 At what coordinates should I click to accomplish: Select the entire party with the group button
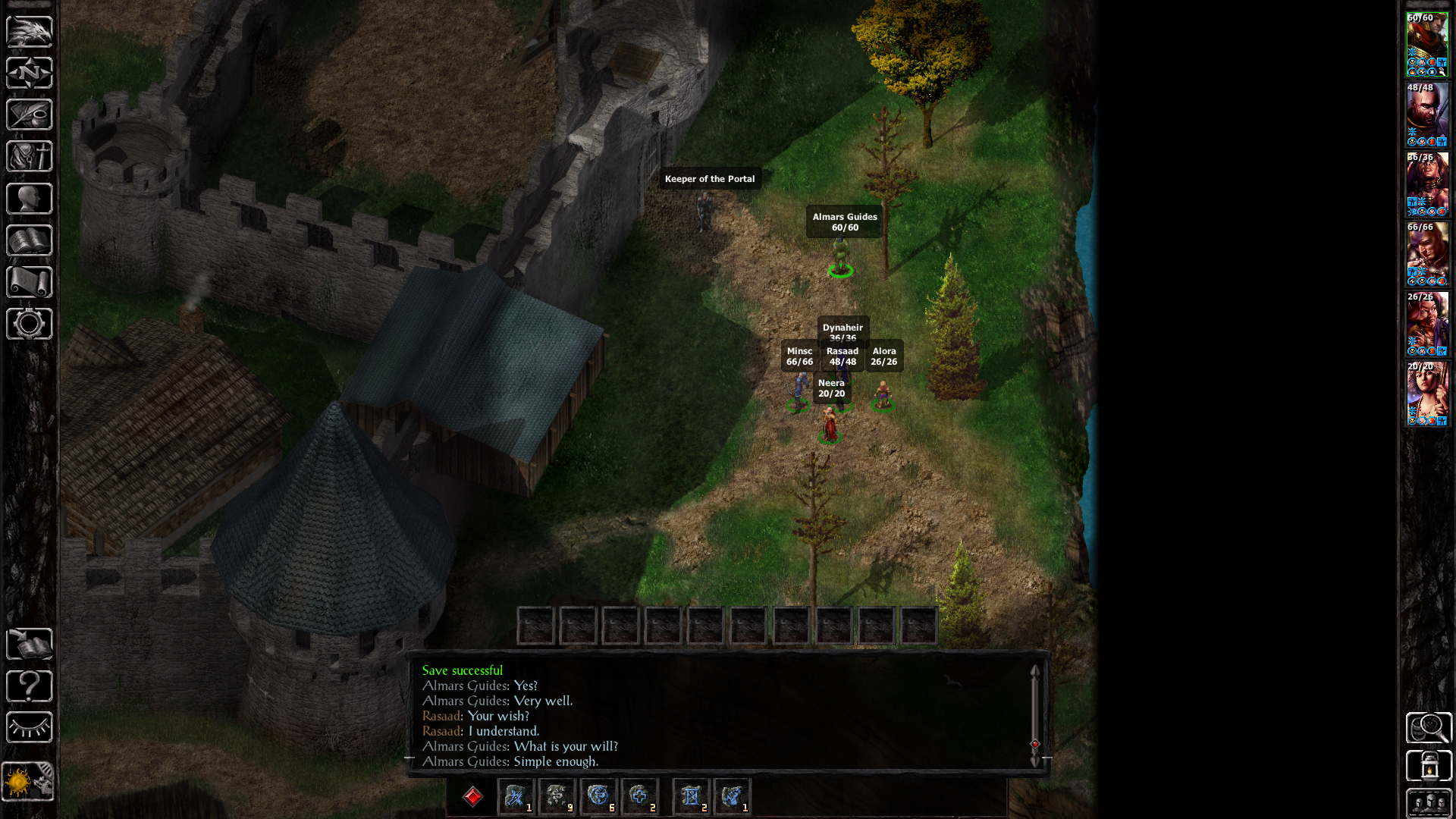[x=1429, y=802]
